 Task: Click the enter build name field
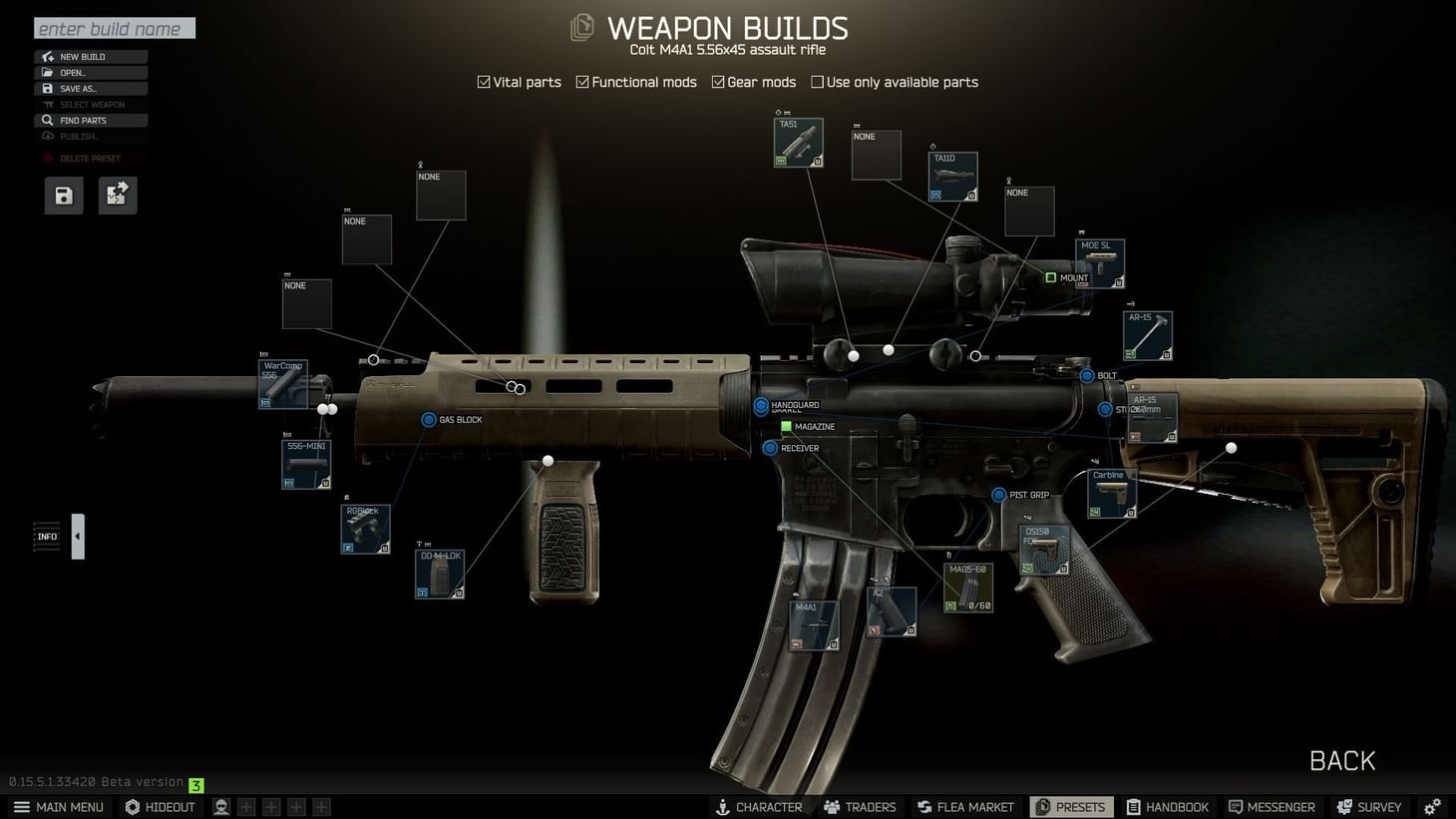point(114,28)
